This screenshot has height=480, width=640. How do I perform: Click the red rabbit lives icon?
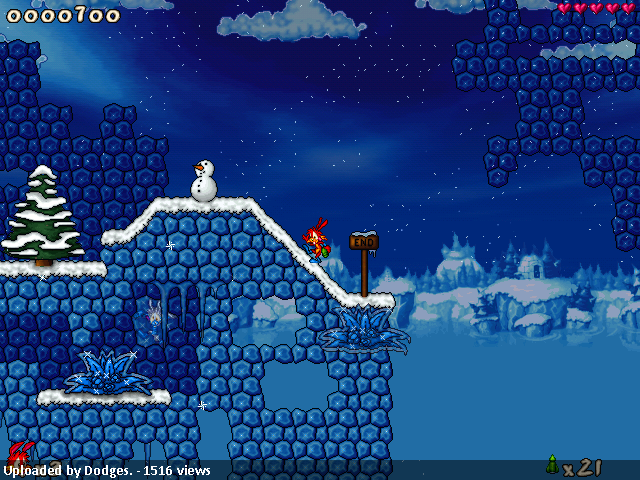20,453
